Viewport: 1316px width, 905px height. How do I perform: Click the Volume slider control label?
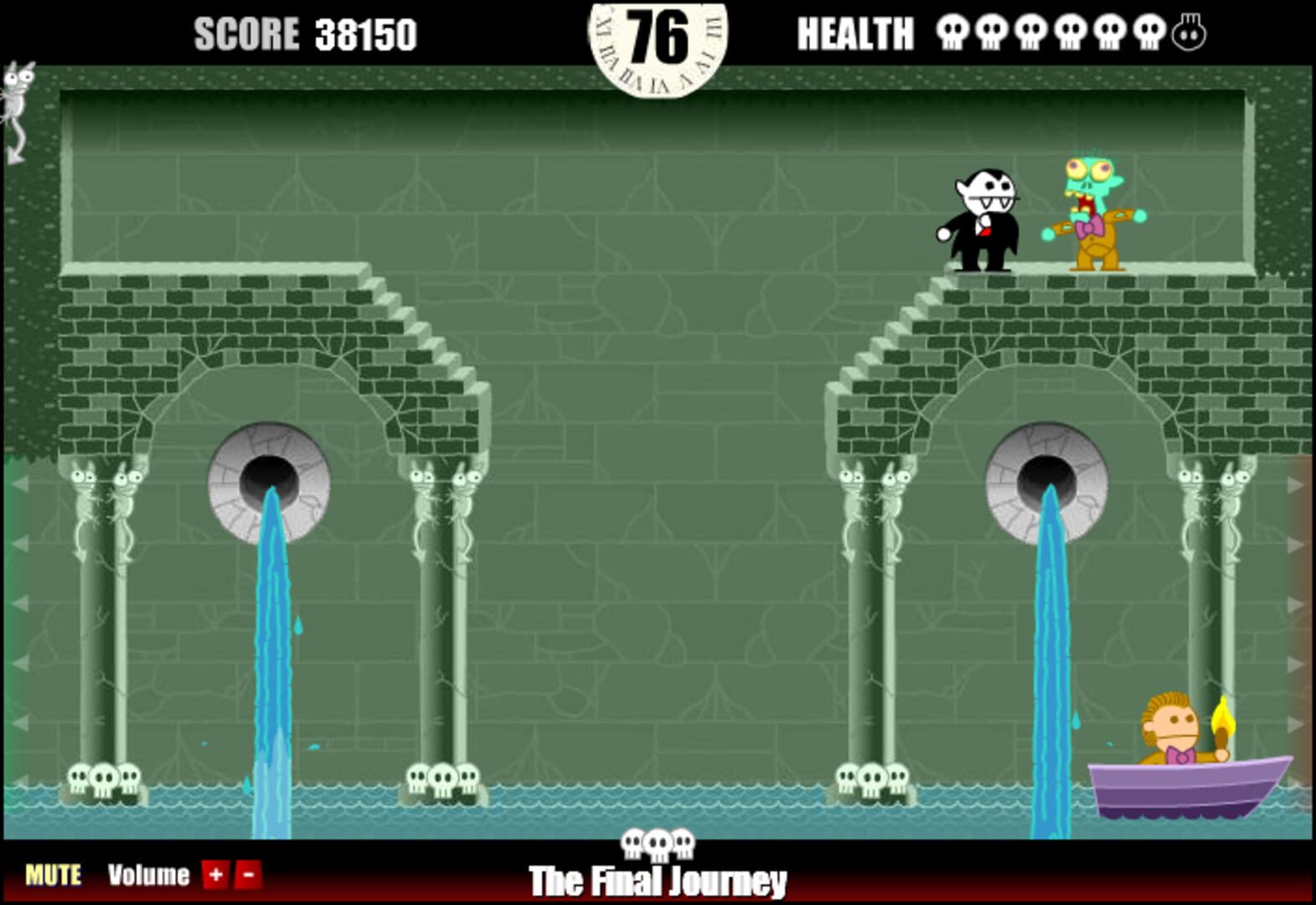[x=151, y=874]
